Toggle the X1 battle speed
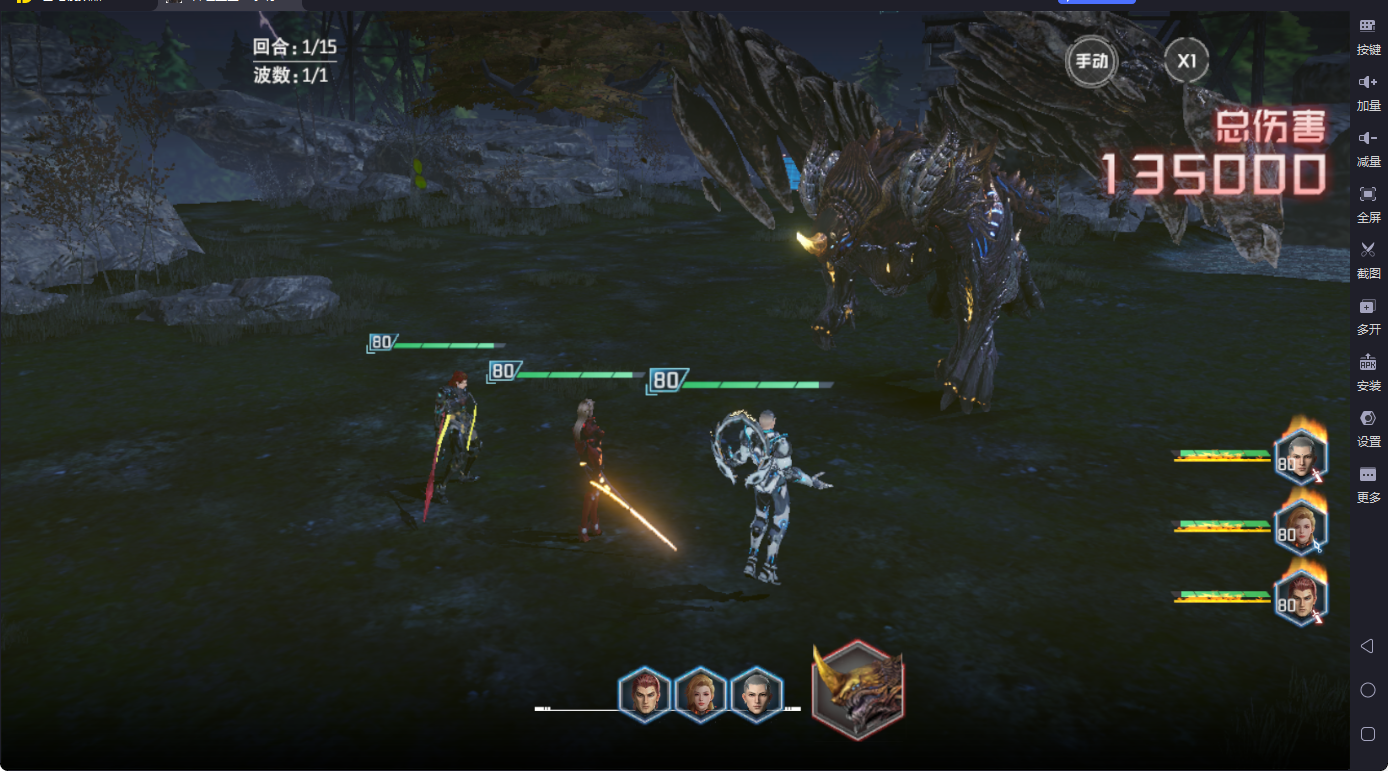Viewport: 1388px width, 771px height. pyautogui.click(x=1185, y=61)
